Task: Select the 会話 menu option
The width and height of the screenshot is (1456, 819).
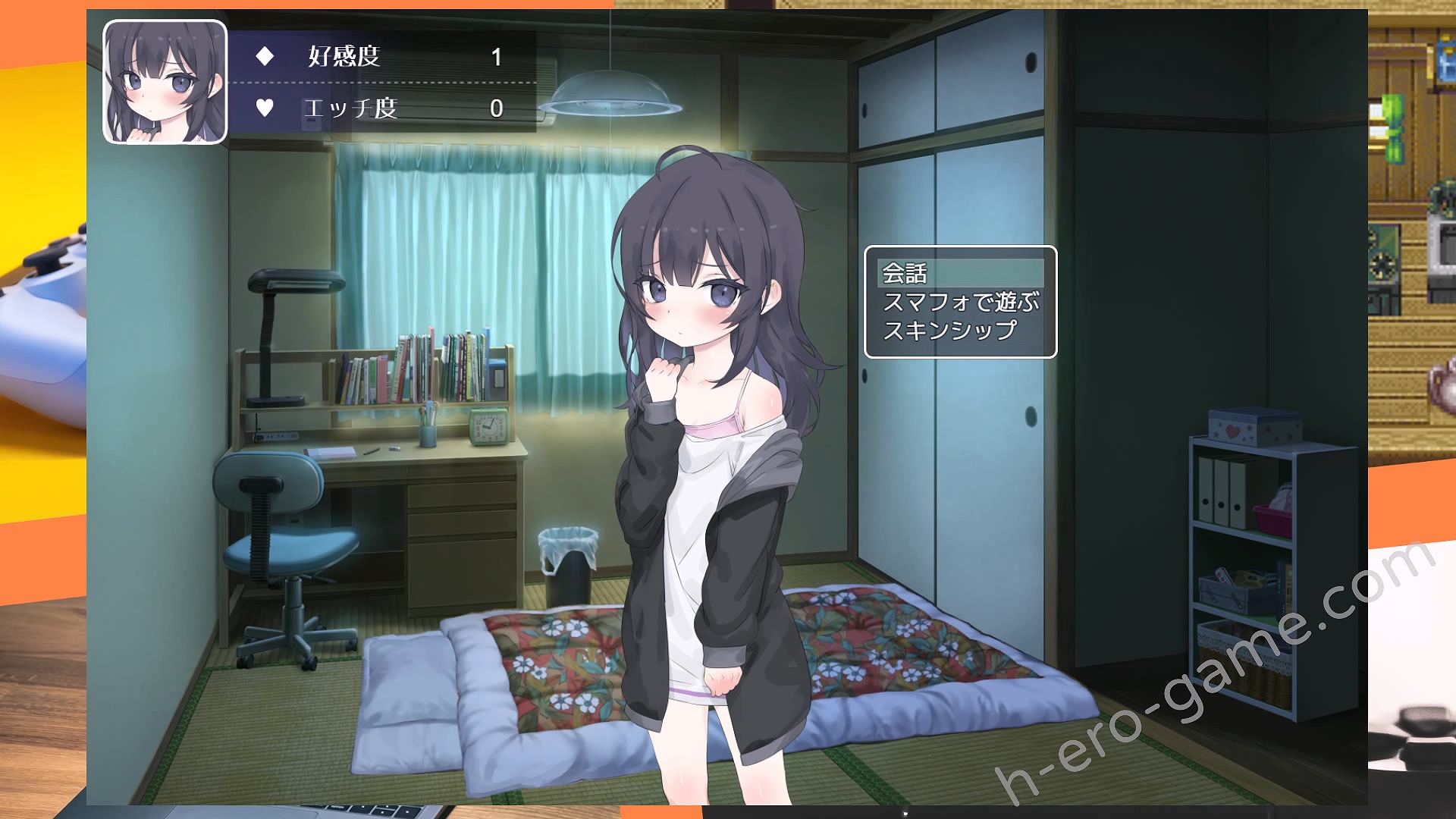Action: (905, 273)
